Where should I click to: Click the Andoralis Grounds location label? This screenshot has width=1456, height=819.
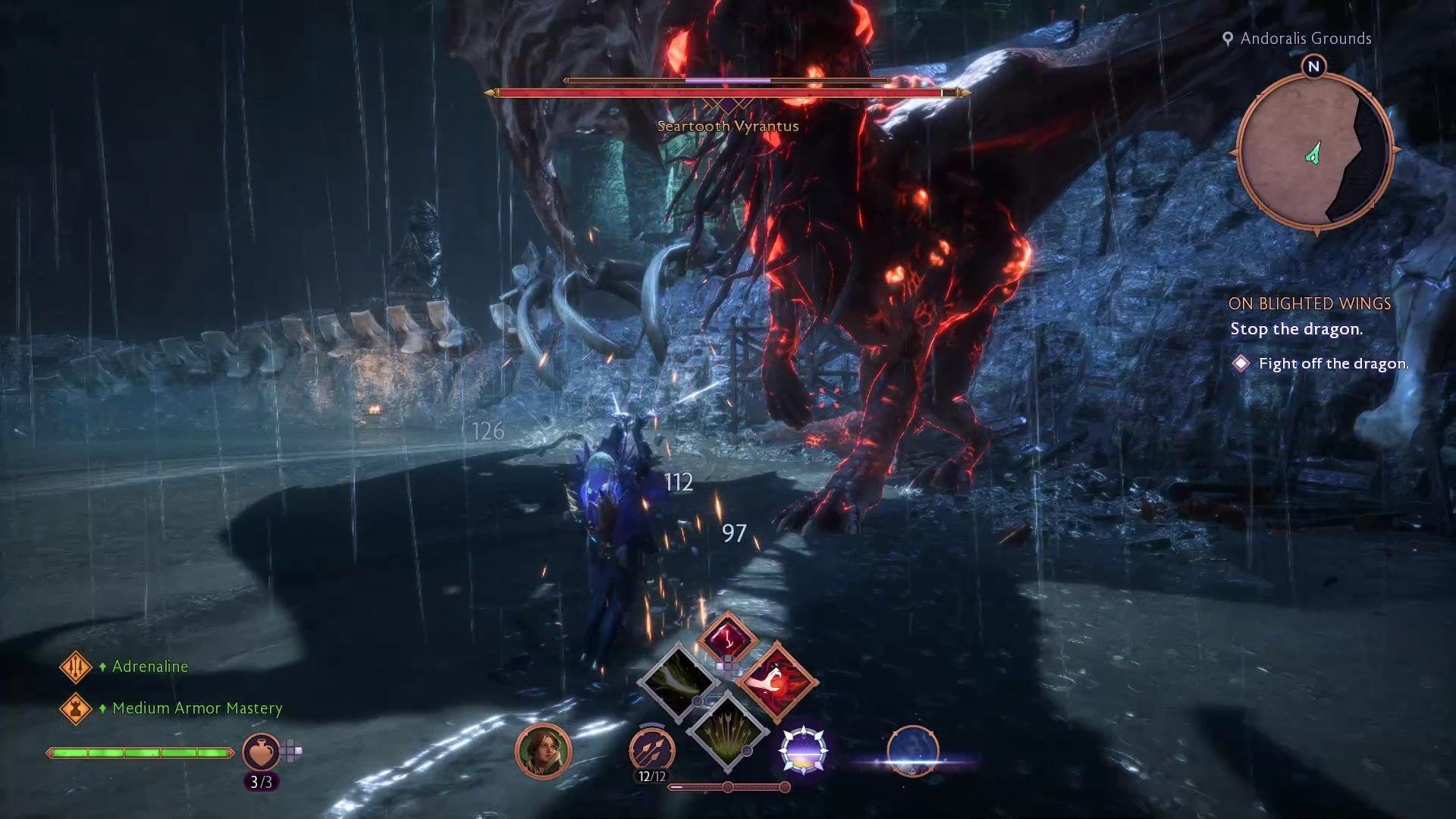[x=1305, y=39]
